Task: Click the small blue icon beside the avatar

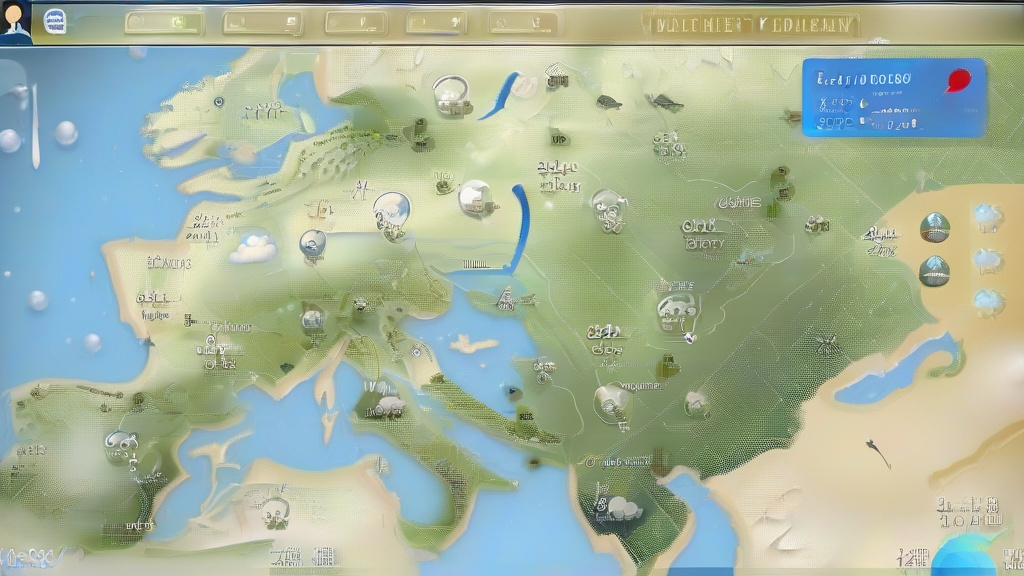Action: pyautogui.click(x=55, y=22)
